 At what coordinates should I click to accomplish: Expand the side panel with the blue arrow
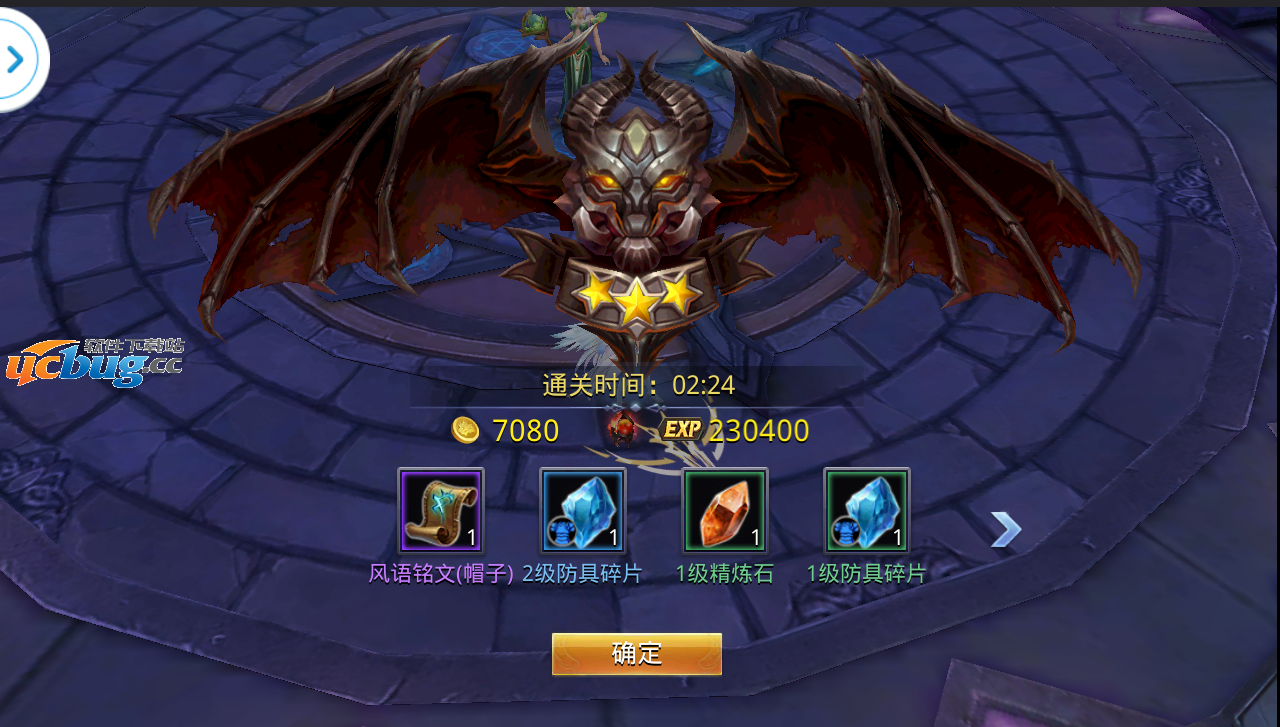pos(15,60)
